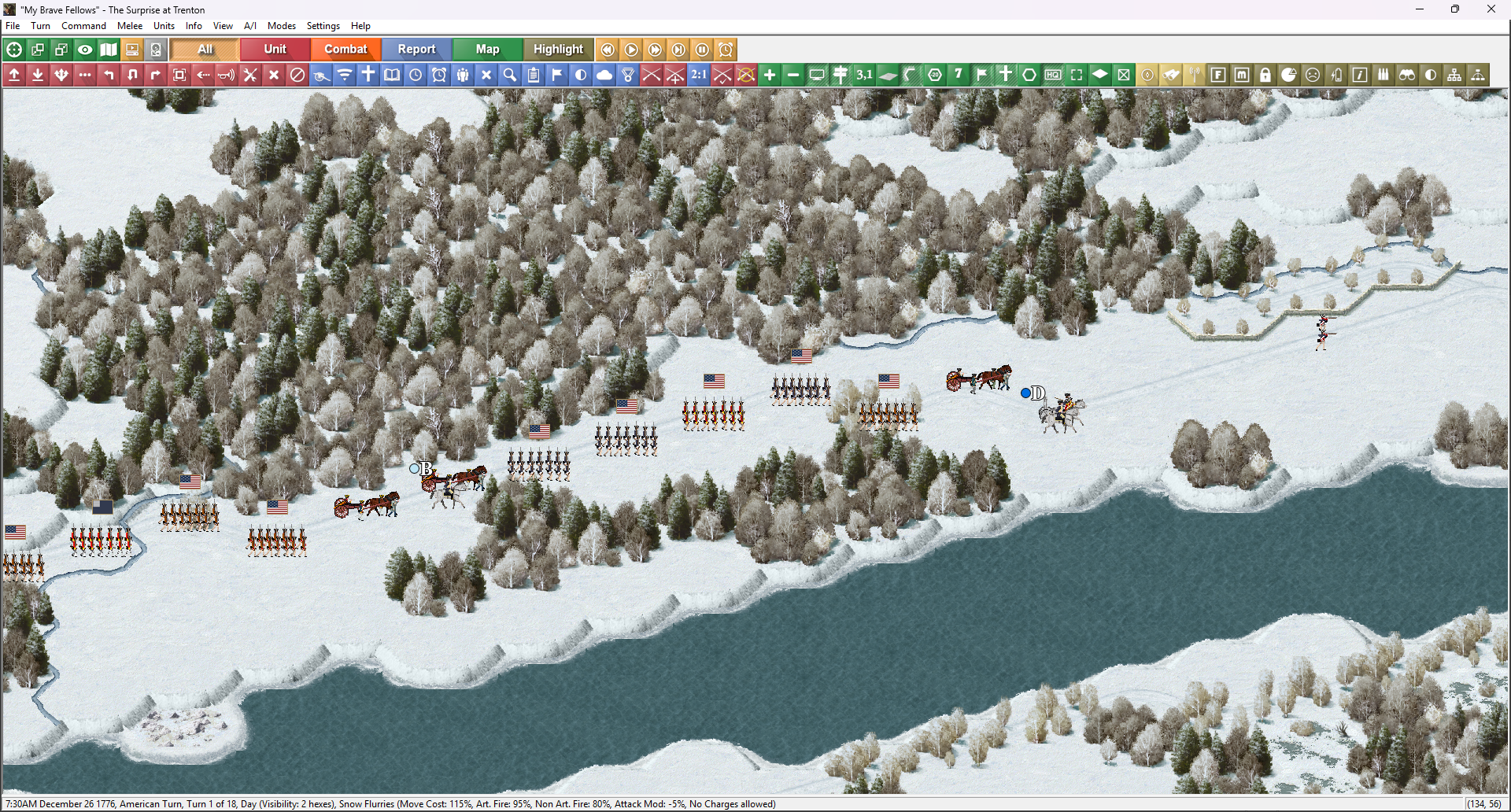Open the Melee menu
This screenshot has width=1511, height=812.
[x=130, y=26]
